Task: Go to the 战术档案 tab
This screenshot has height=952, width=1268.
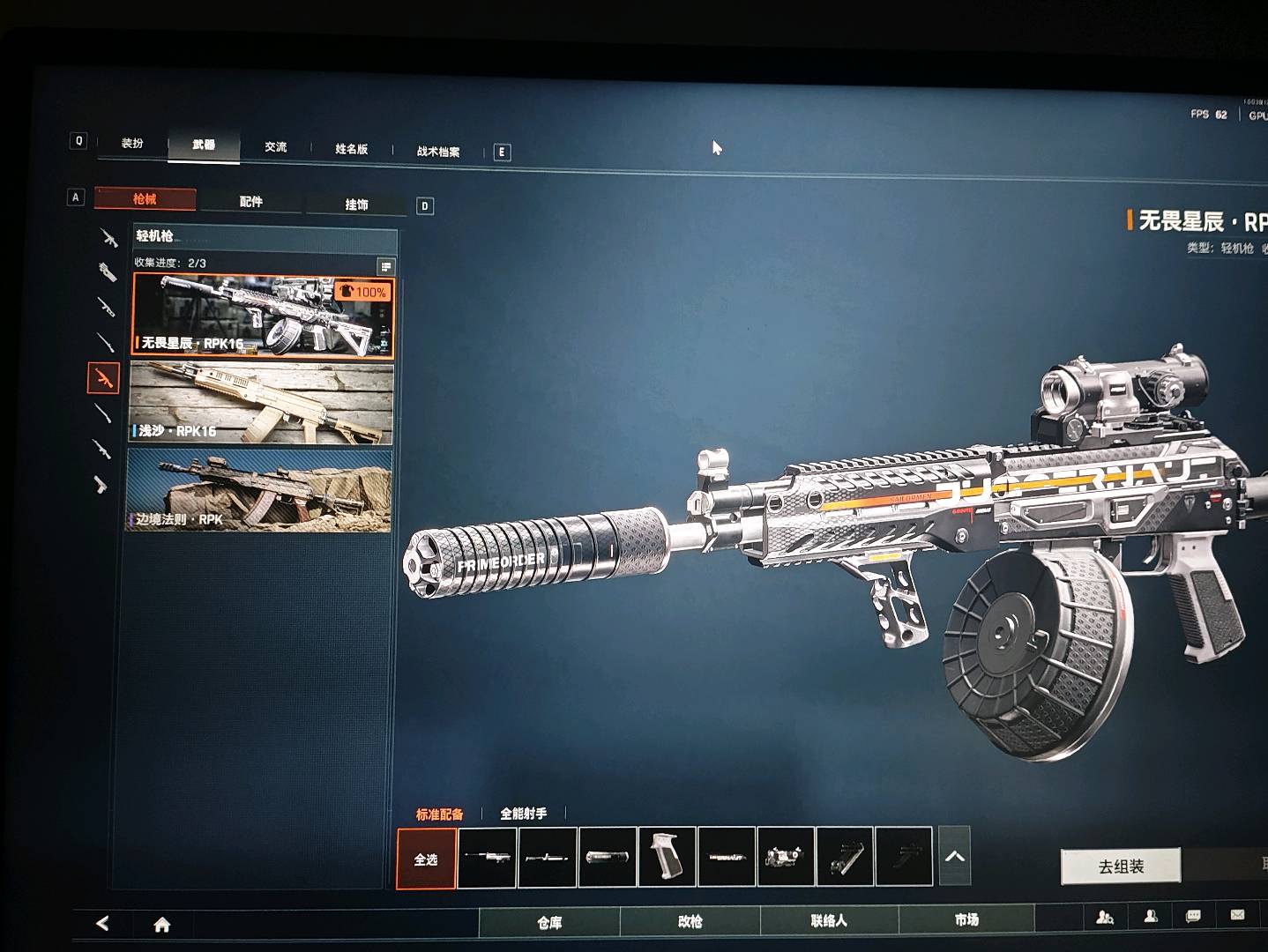Action: (438, 152)
